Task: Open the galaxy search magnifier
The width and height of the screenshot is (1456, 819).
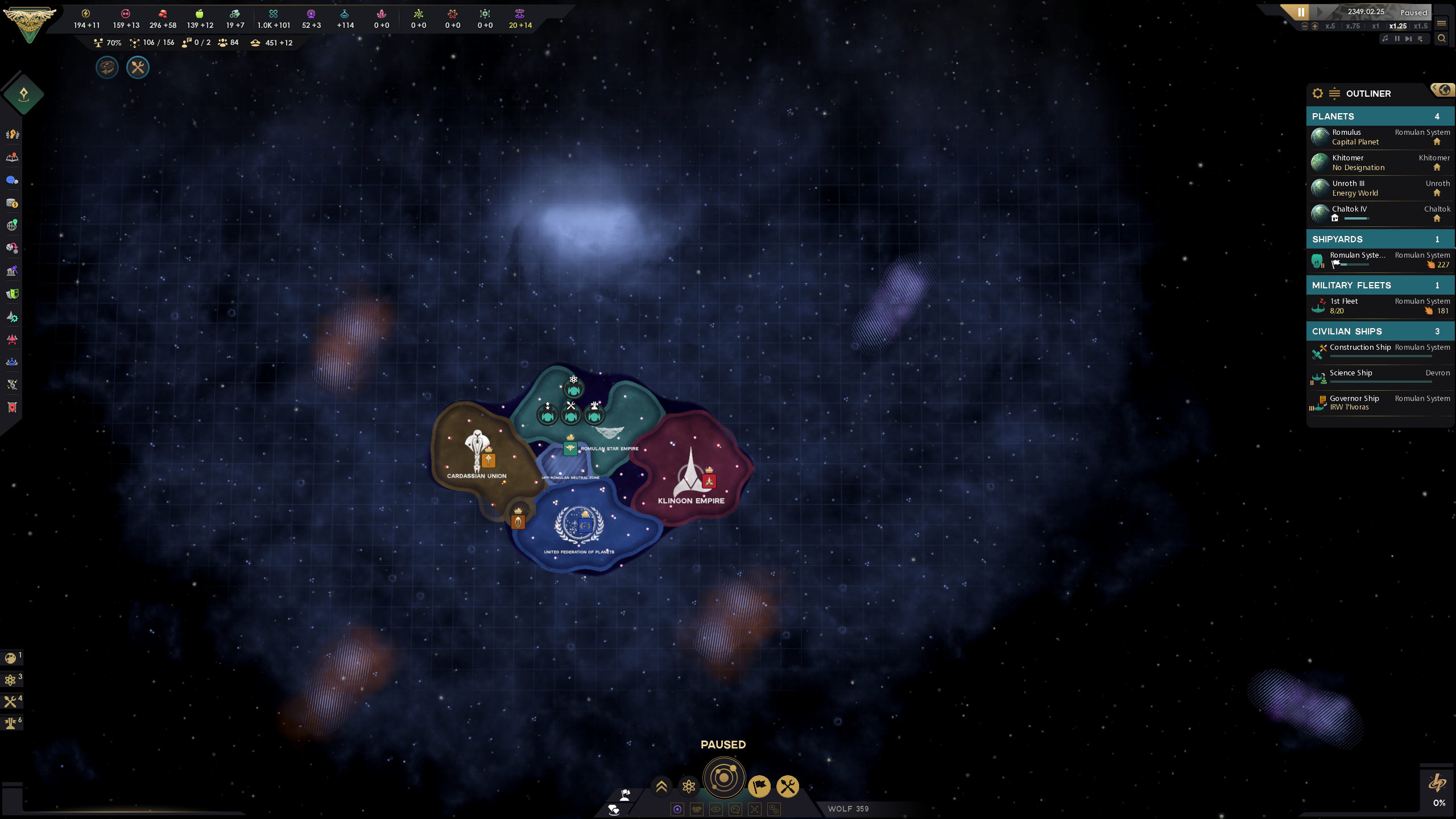Action: [x=1442, y=39]
